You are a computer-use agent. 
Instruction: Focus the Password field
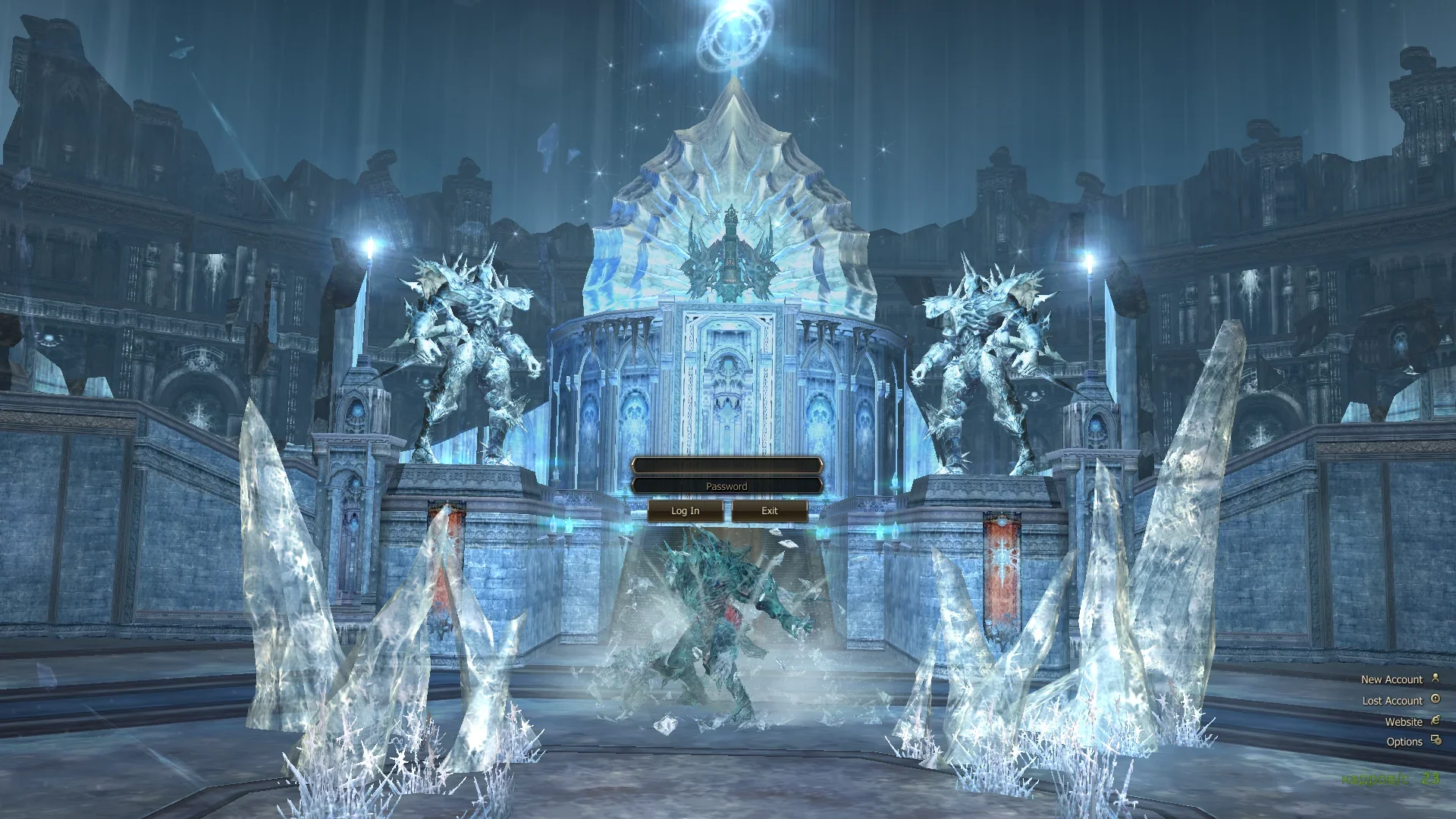tap(726, 486)
